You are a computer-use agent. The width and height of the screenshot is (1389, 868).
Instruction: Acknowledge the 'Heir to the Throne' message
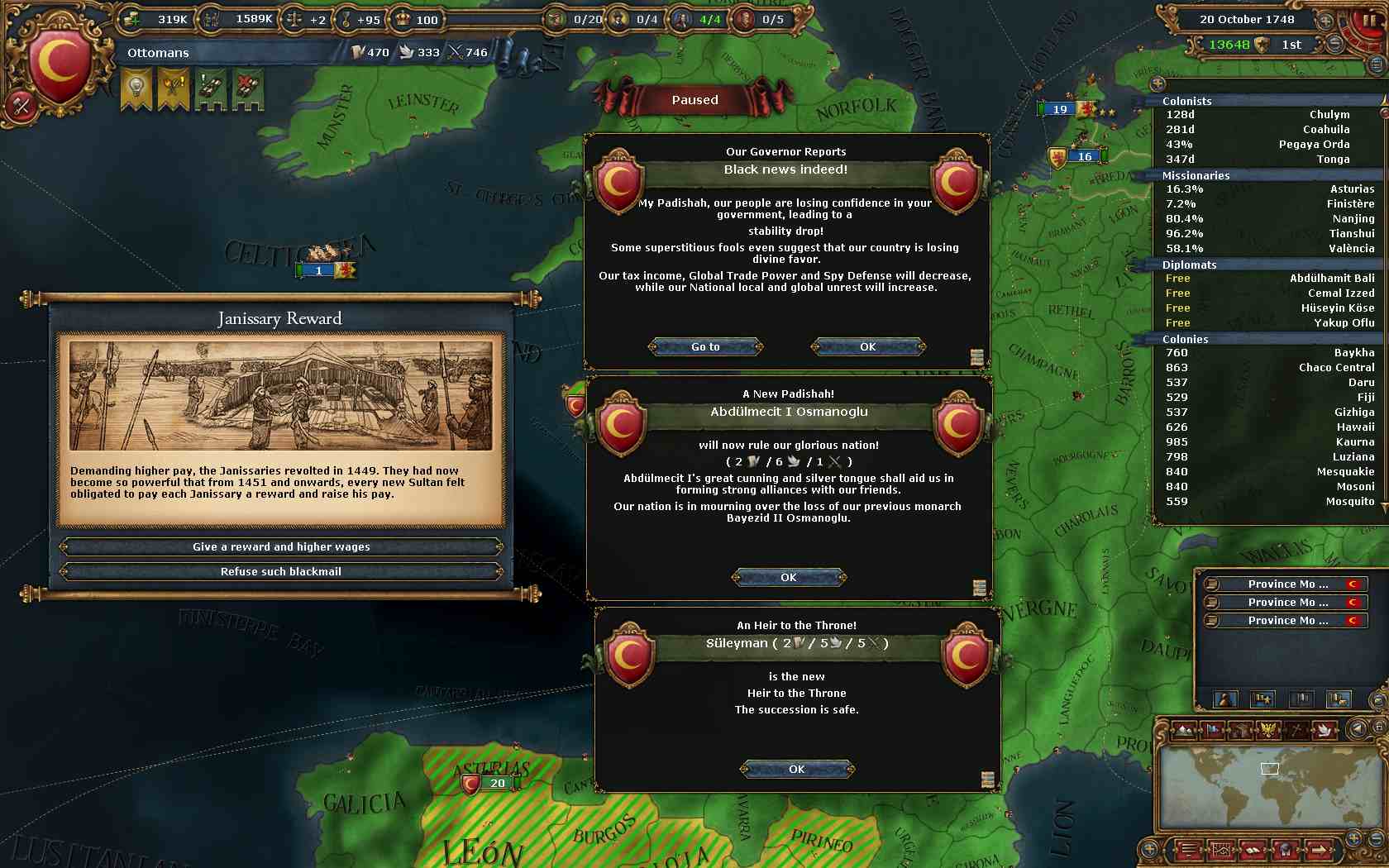pyautogui.click(x=796, y=770)
